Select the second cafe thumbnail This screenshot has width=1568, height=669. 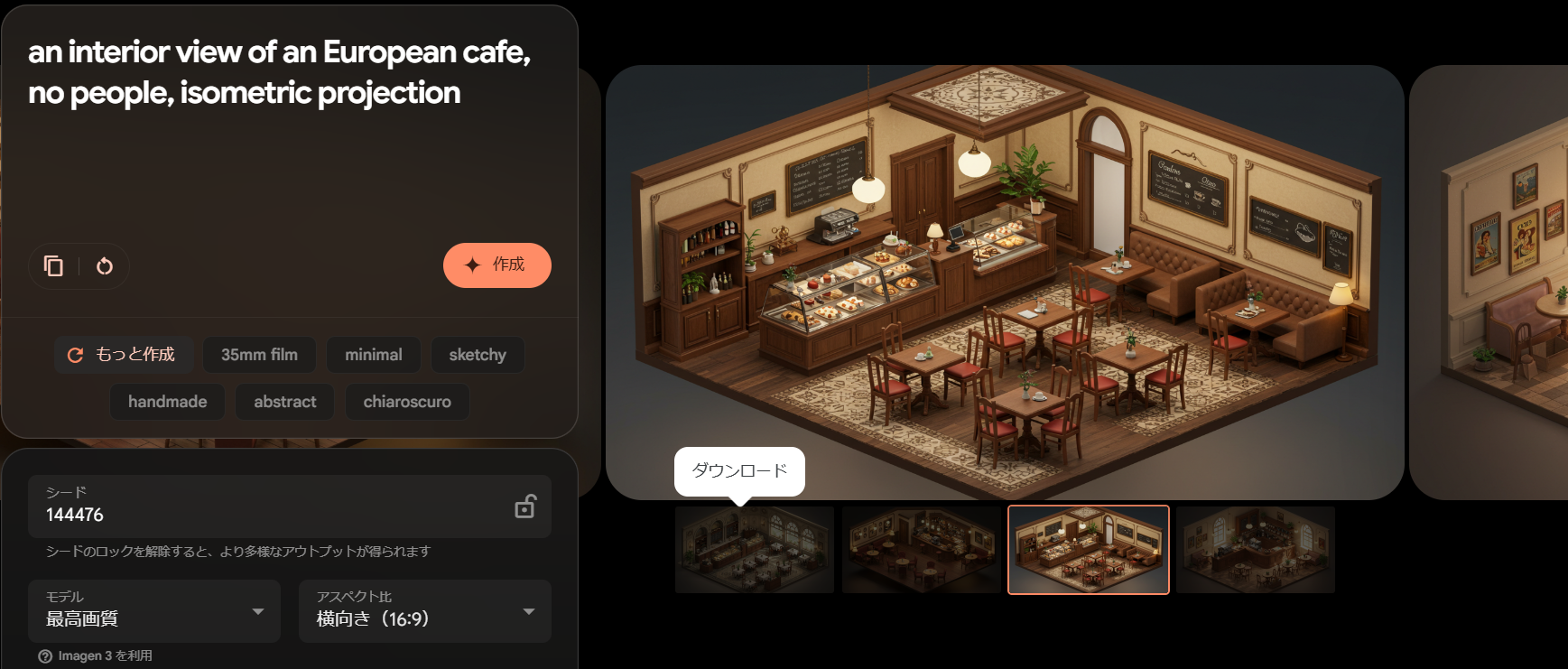click(921, 550)
